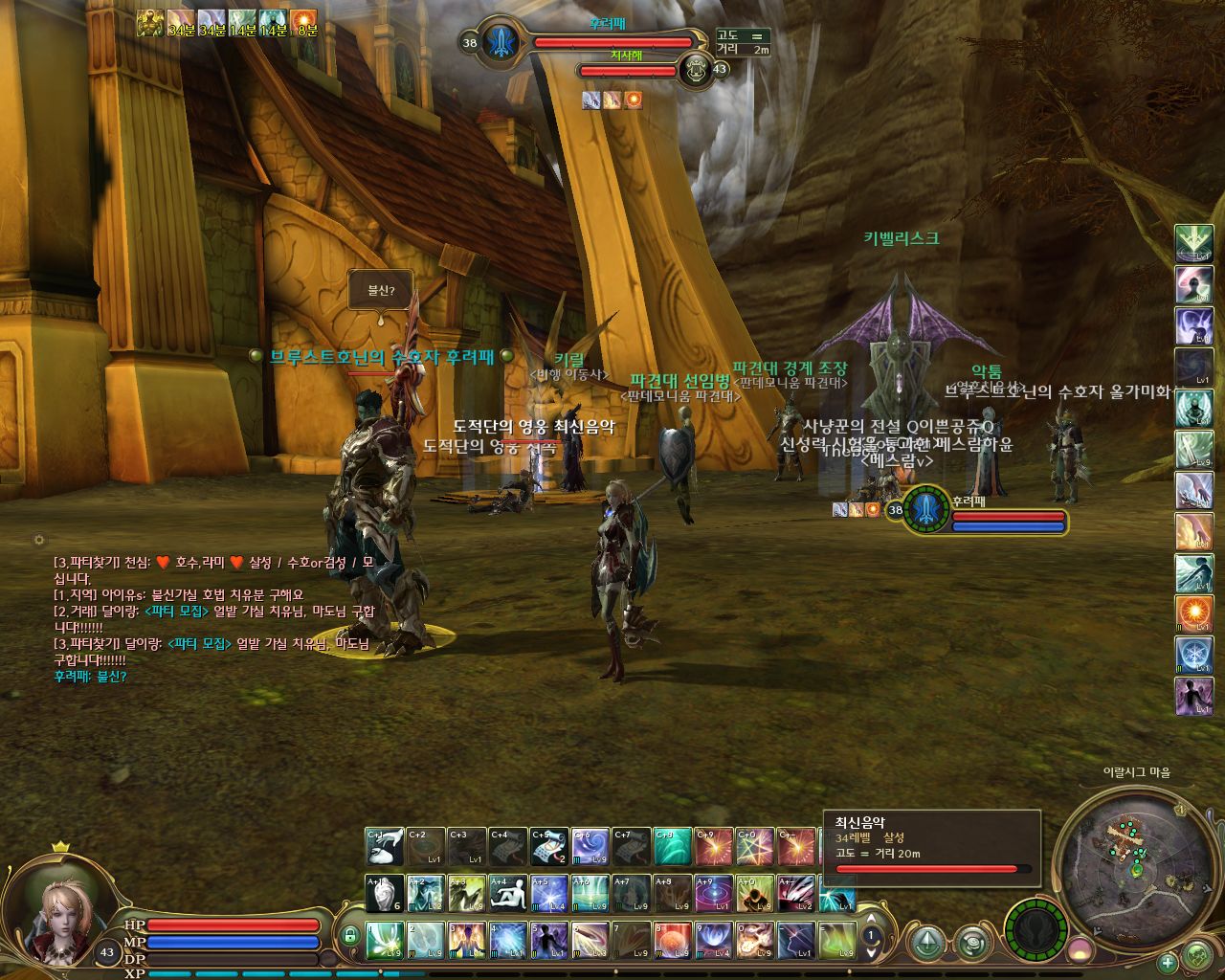The width and height of the screenshot is (1225, 980).
Task: Activate the fiery sun skill in side bar
Action: coord(1193,613)
